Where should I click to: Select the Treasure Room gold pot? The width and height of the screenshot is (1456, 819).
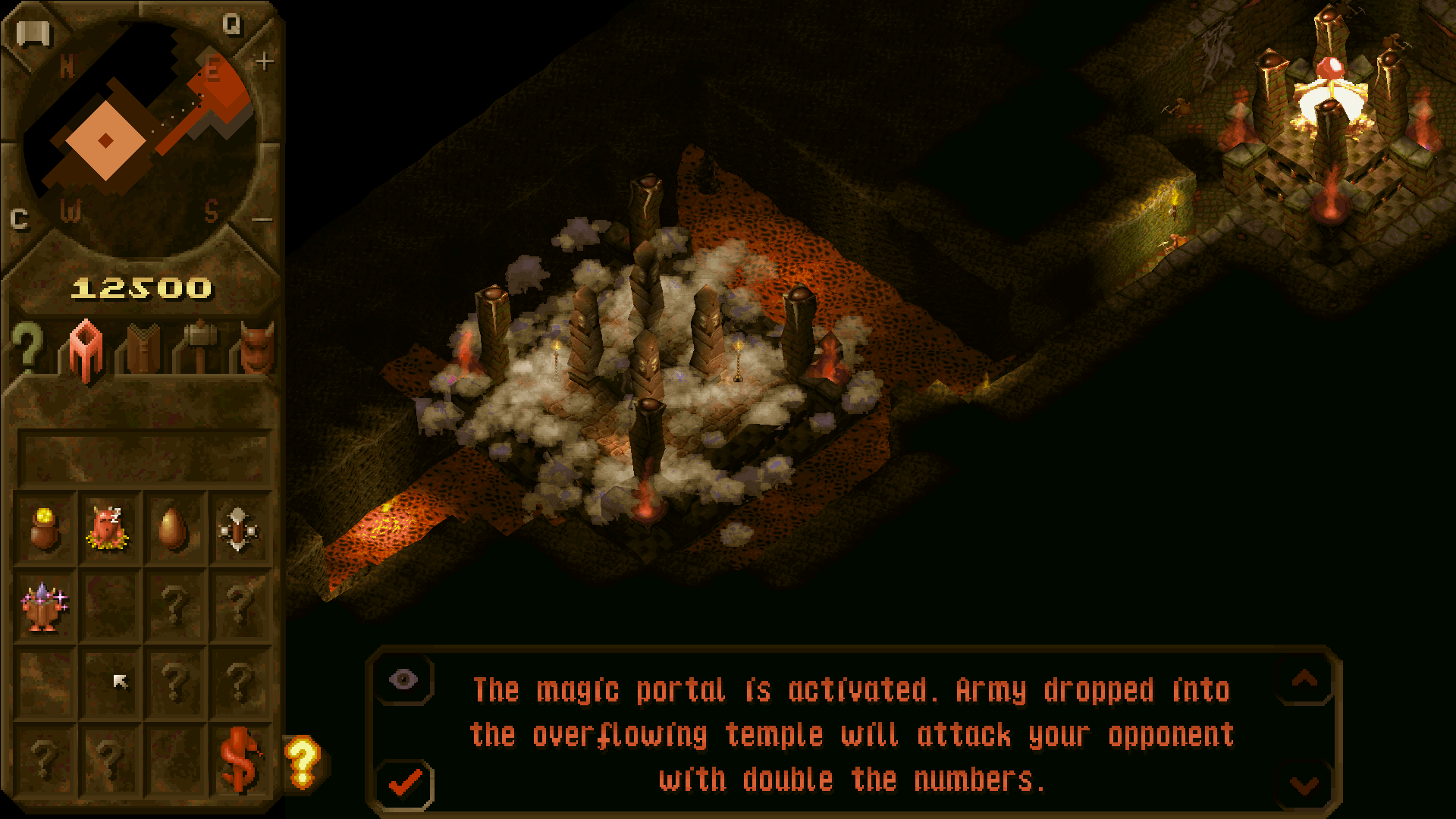[44, 529]
